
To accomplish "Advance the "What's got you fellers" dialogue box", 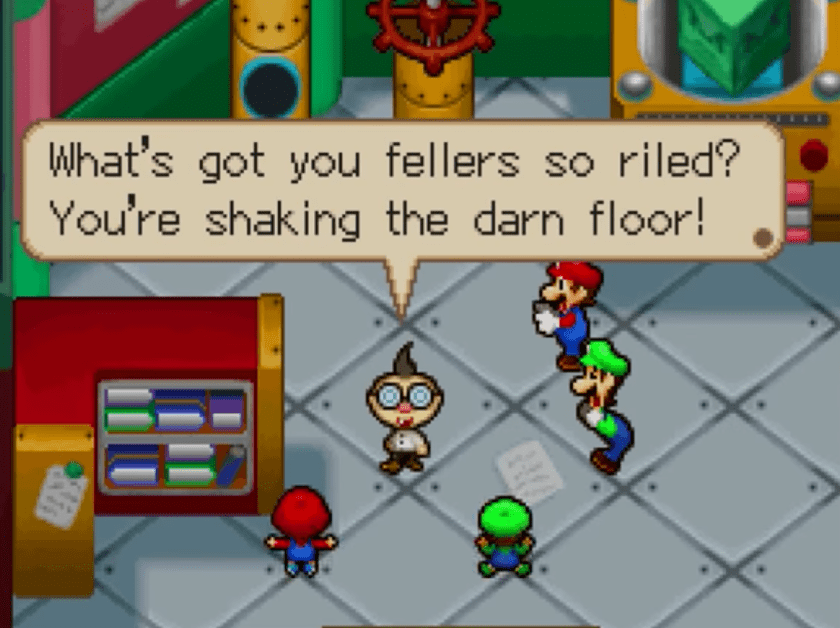I will pyautogui.click(x=400, y=190).
